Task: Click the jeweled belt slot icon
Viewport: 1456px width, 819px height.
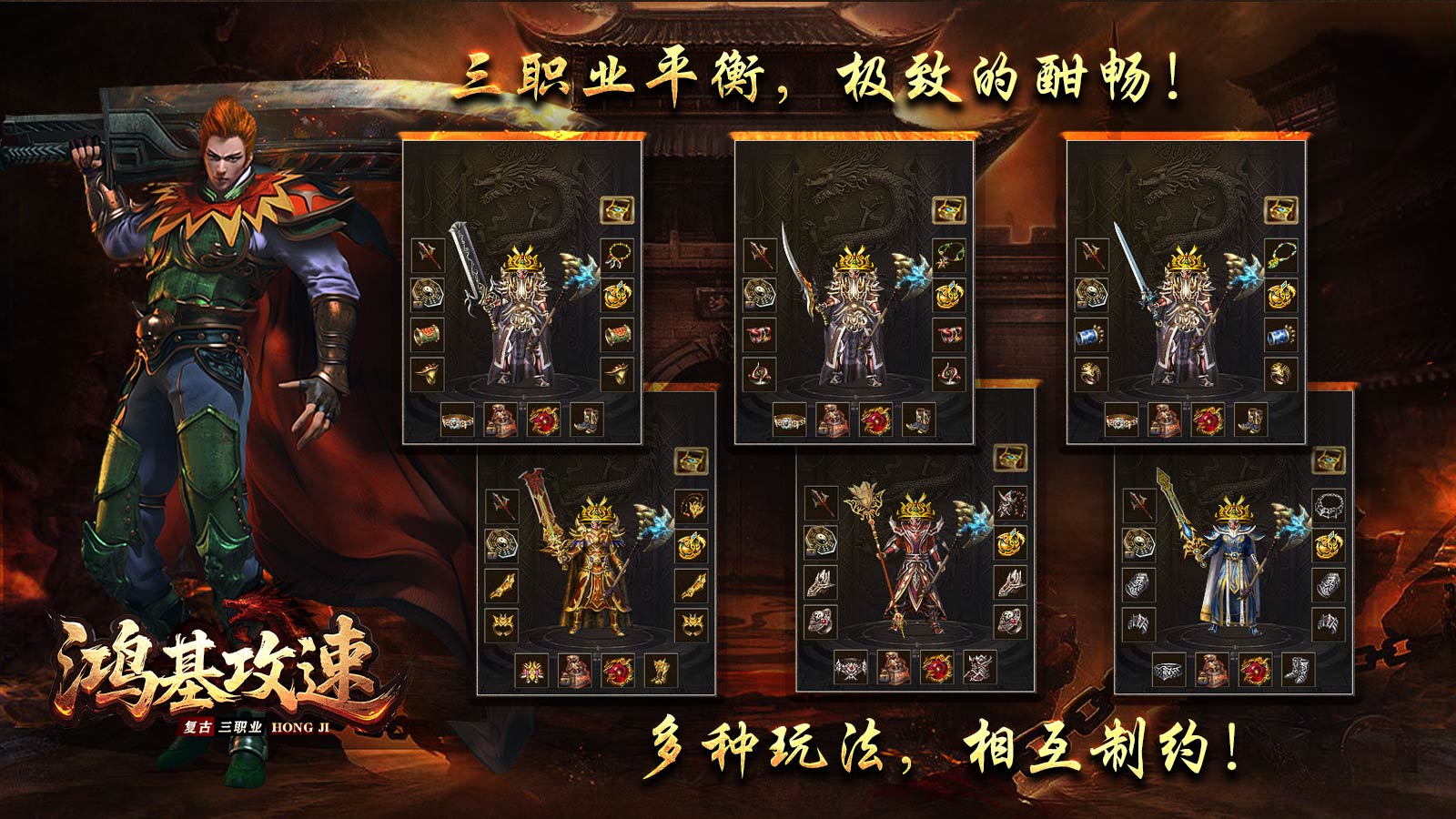Action: pos(458,421)
